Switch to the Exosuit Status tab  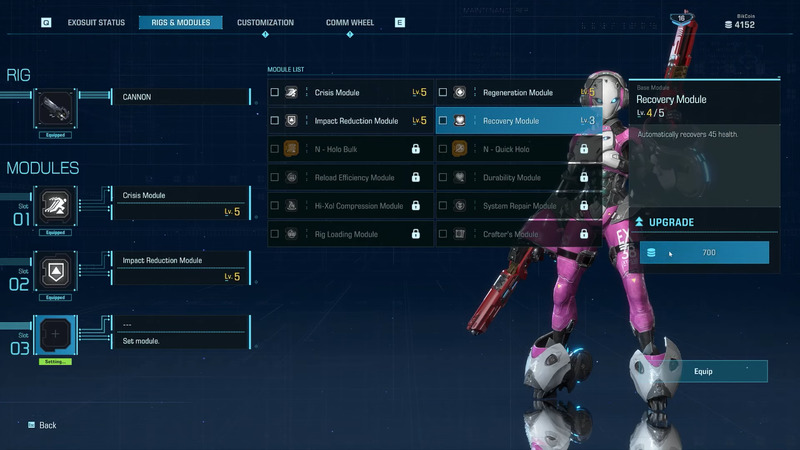click(x=96, y=22)
